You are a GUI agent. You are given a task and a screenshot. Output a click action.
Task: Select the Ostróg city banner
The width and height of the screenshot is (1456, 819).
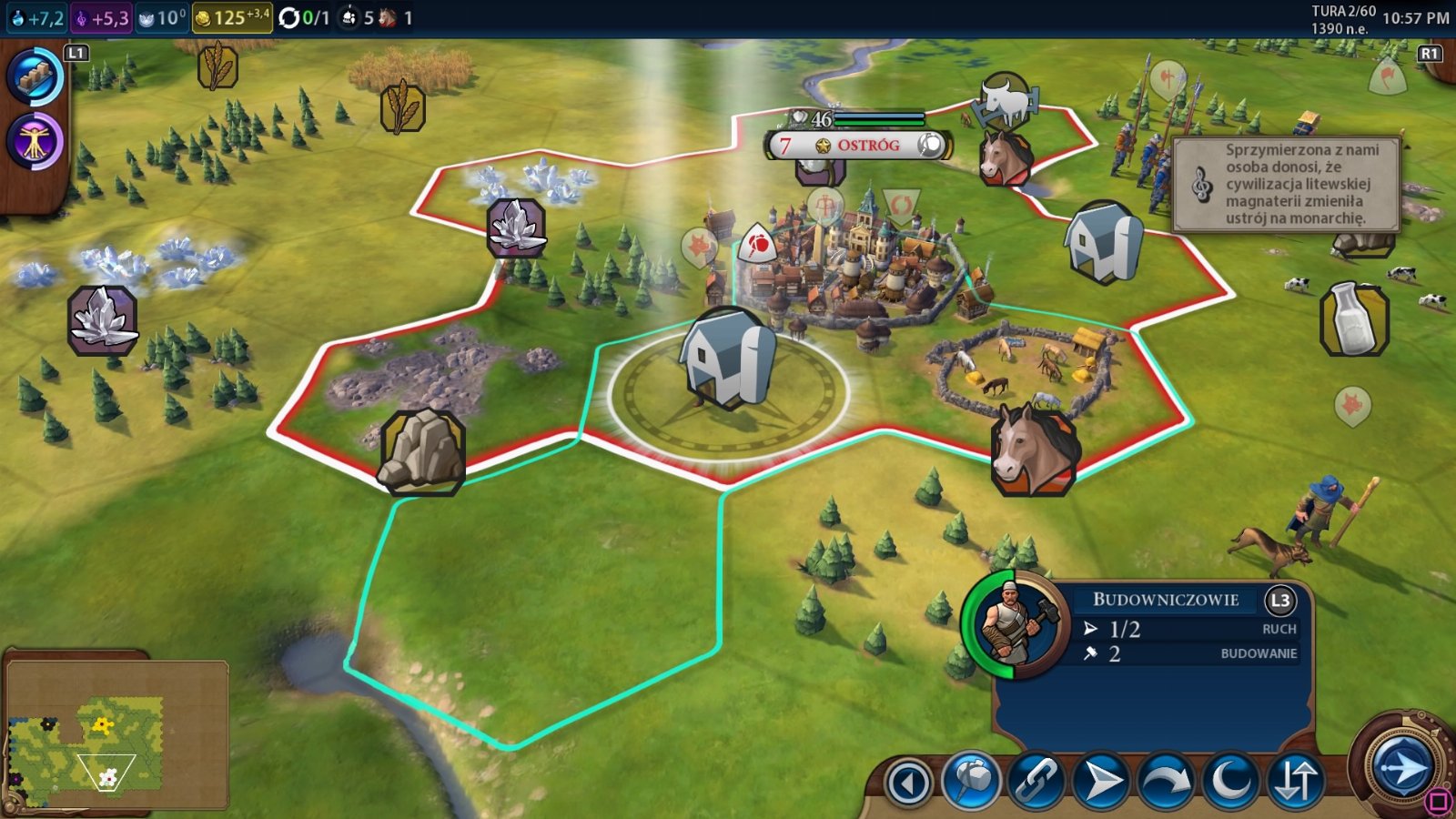859,145
